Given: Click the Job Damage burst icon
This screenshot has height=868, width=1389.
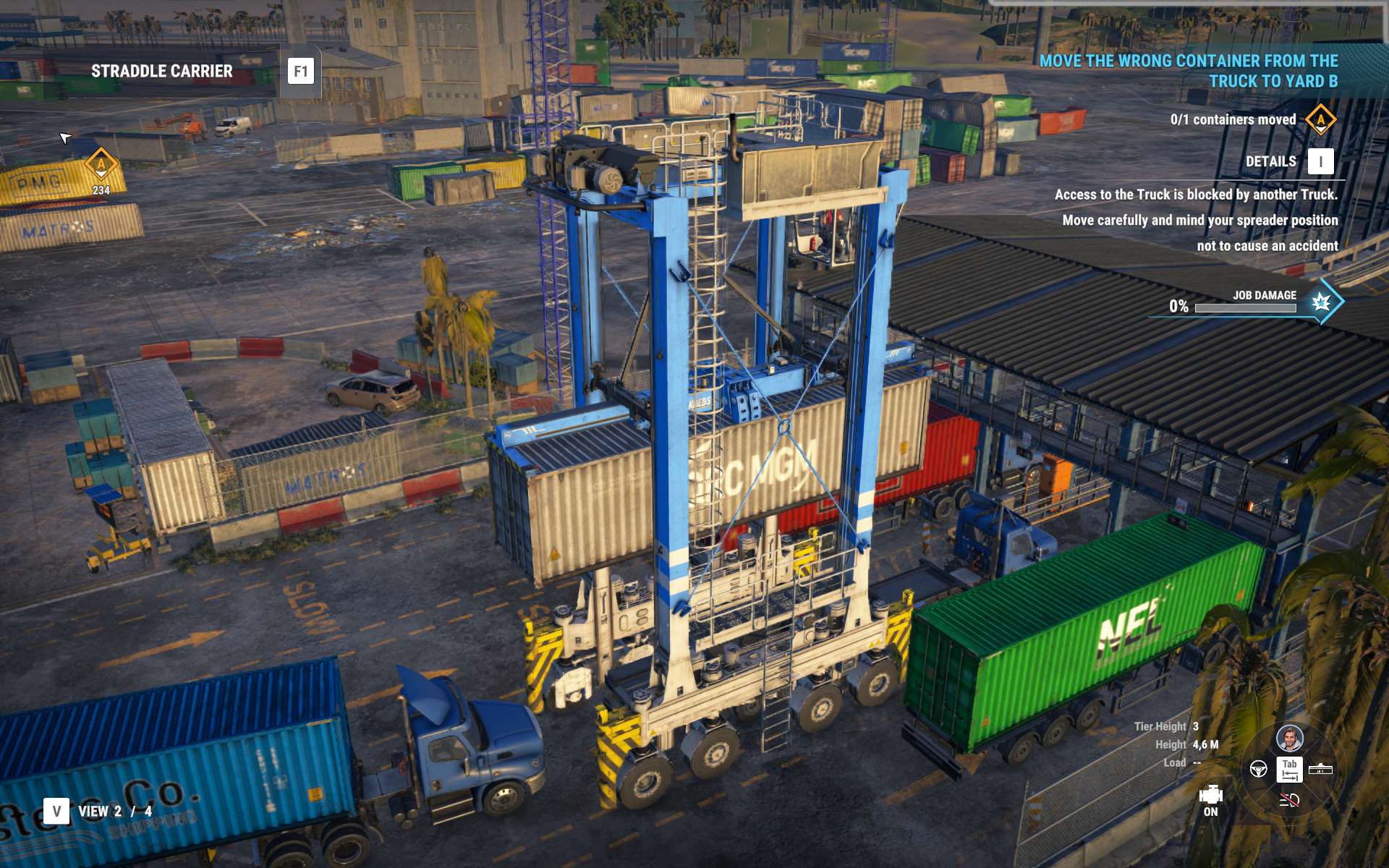Looking at the screenshot, I should click(x=1321, y=302).
